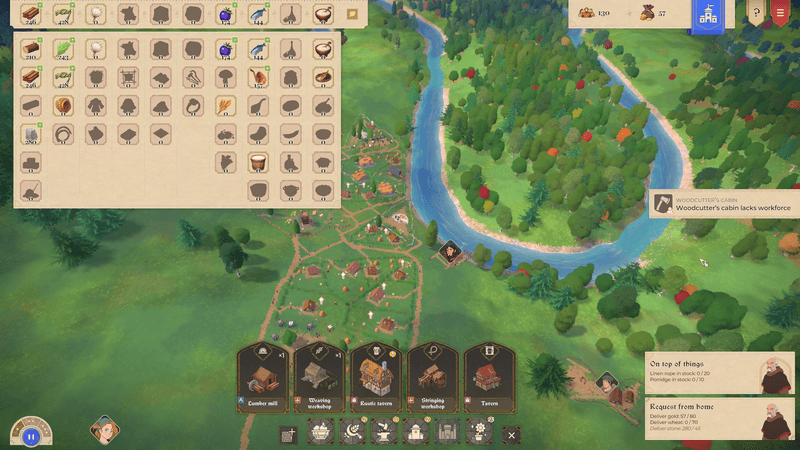This screenshot has height=450, width=800.
Task: Toggle the pause button
Action: click(30, 435)
